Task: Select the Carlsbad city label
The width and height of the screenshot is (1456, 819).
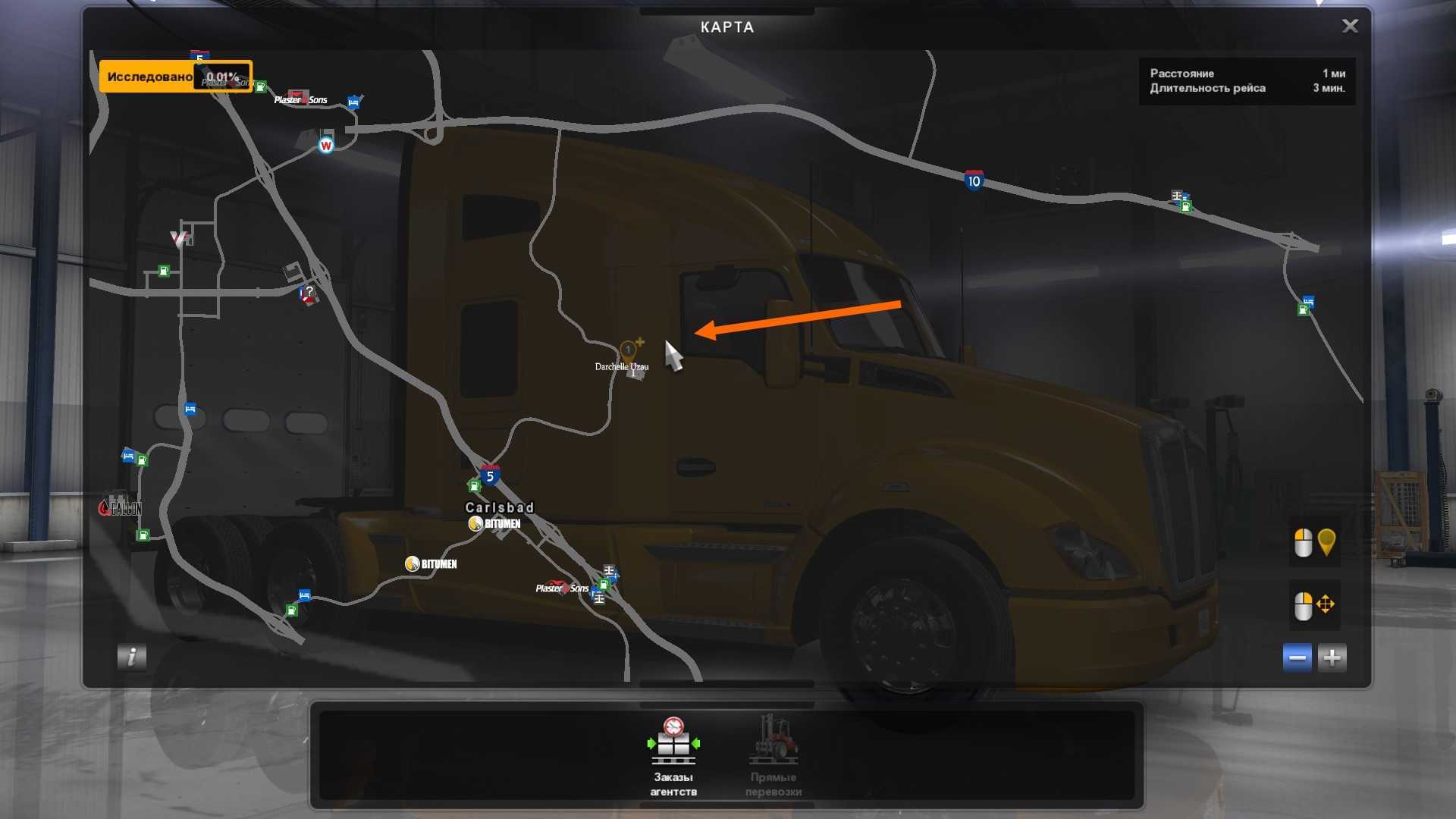Action: 499,507
